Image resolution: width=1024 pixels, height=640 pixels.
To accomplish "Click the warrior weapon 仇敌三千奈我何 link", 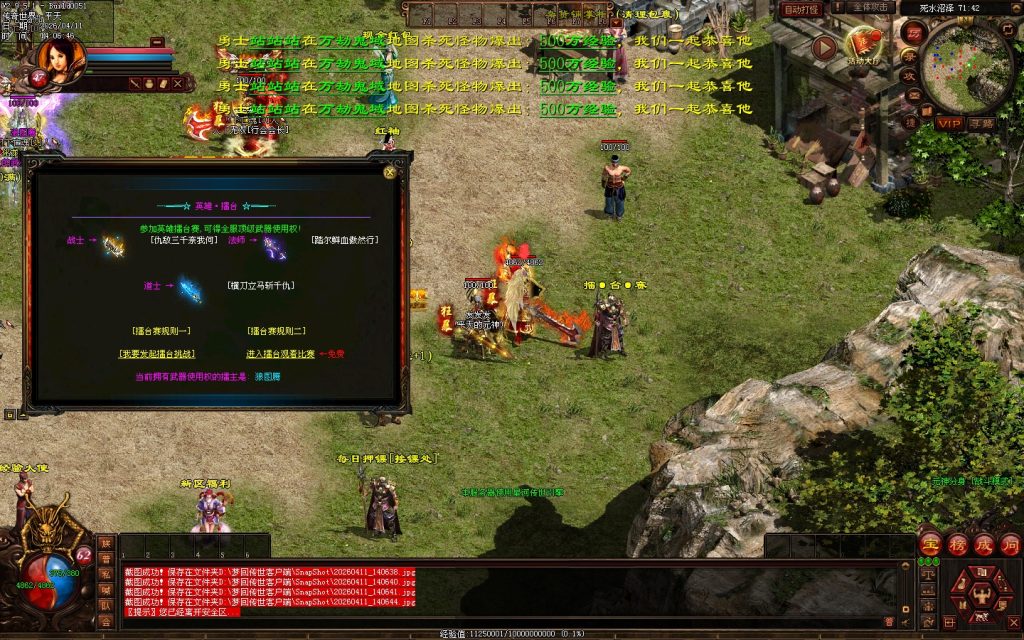I will tap(179, 240).
